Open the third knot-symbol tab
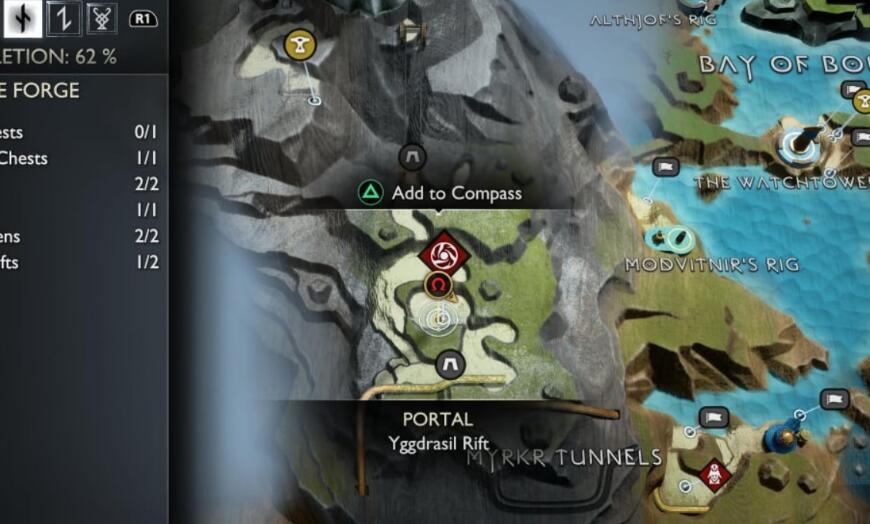The image size is (870, 524). point(100,18)
